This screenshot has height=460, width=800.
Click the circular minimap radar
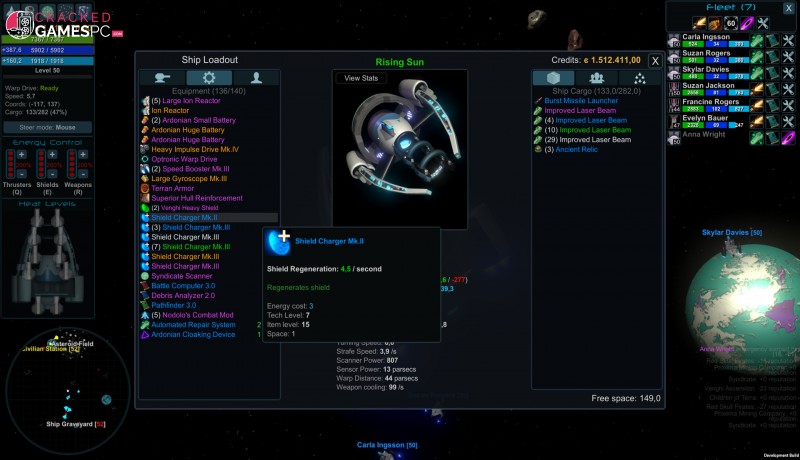pos(58,396)
